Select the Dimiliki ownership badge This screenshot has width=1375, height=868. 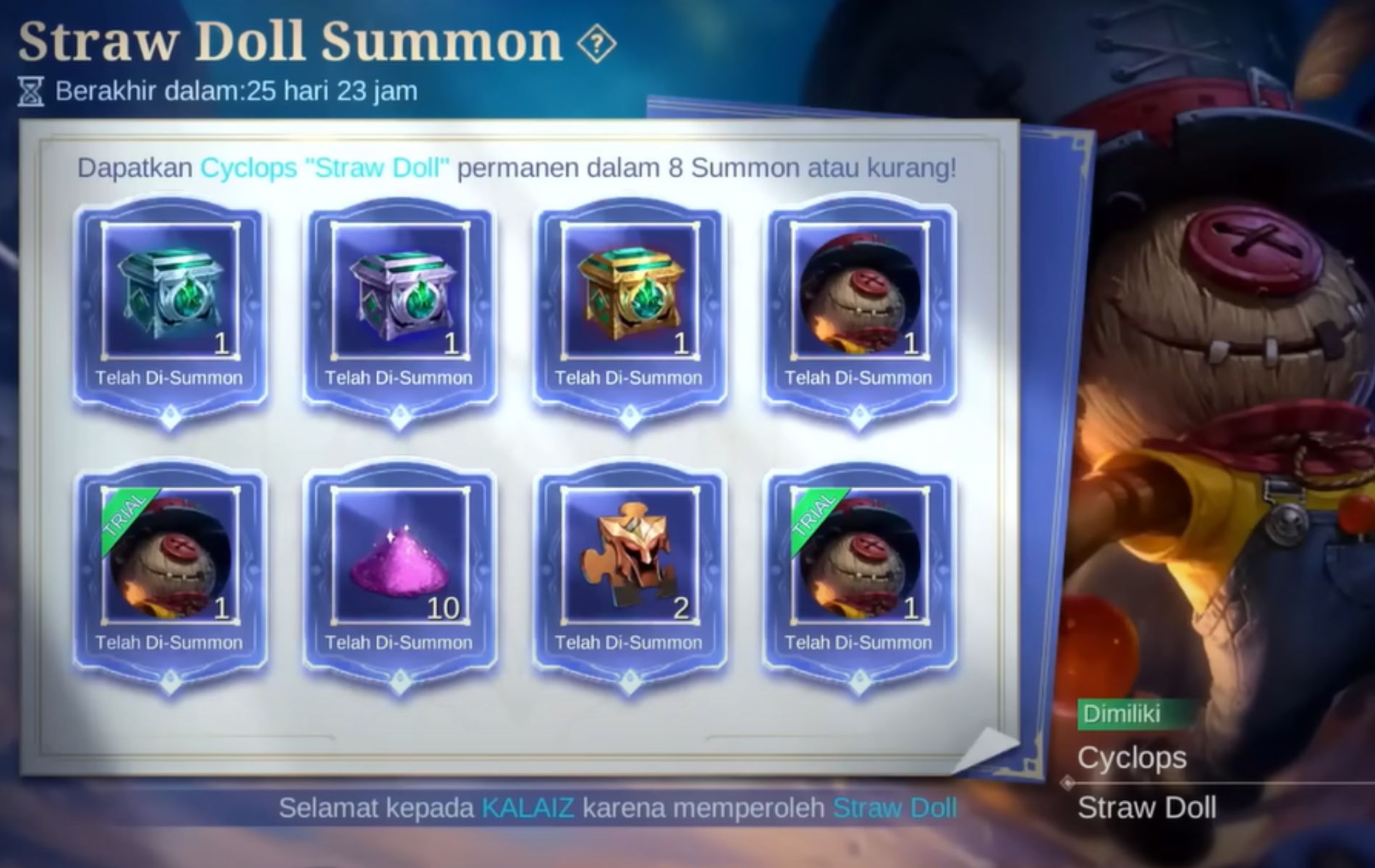1129,715
